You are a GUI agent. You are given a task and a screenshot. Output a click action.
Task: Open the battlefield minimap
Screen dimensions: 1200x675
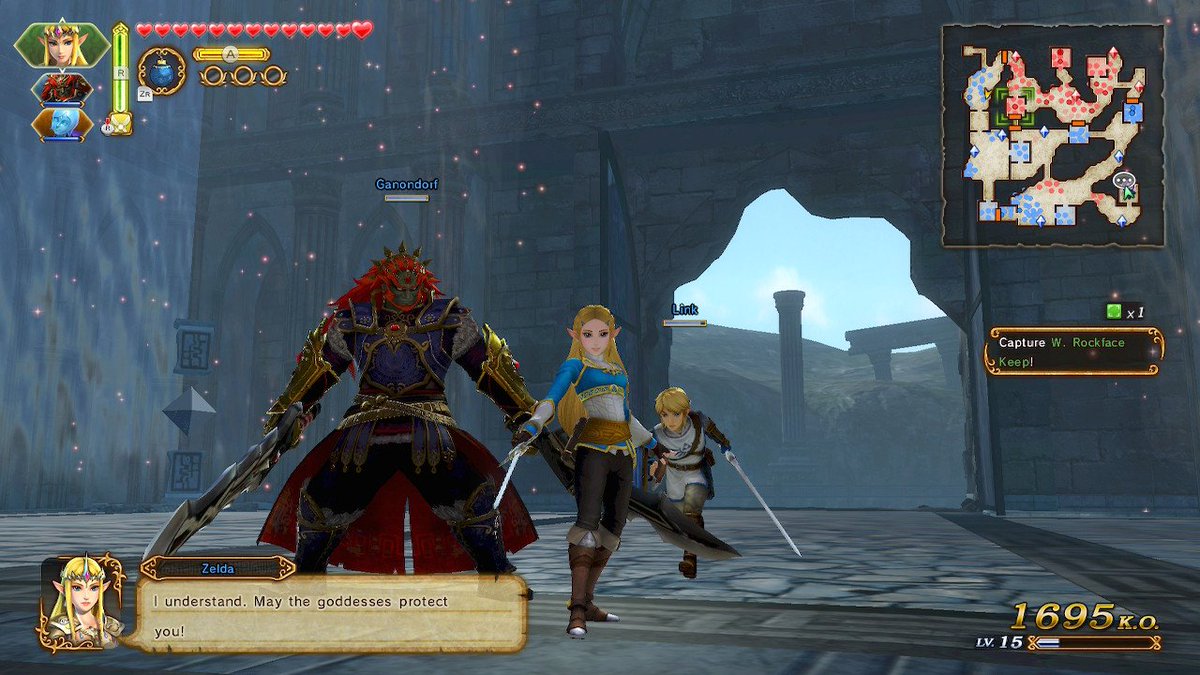tap(1052, 135)
